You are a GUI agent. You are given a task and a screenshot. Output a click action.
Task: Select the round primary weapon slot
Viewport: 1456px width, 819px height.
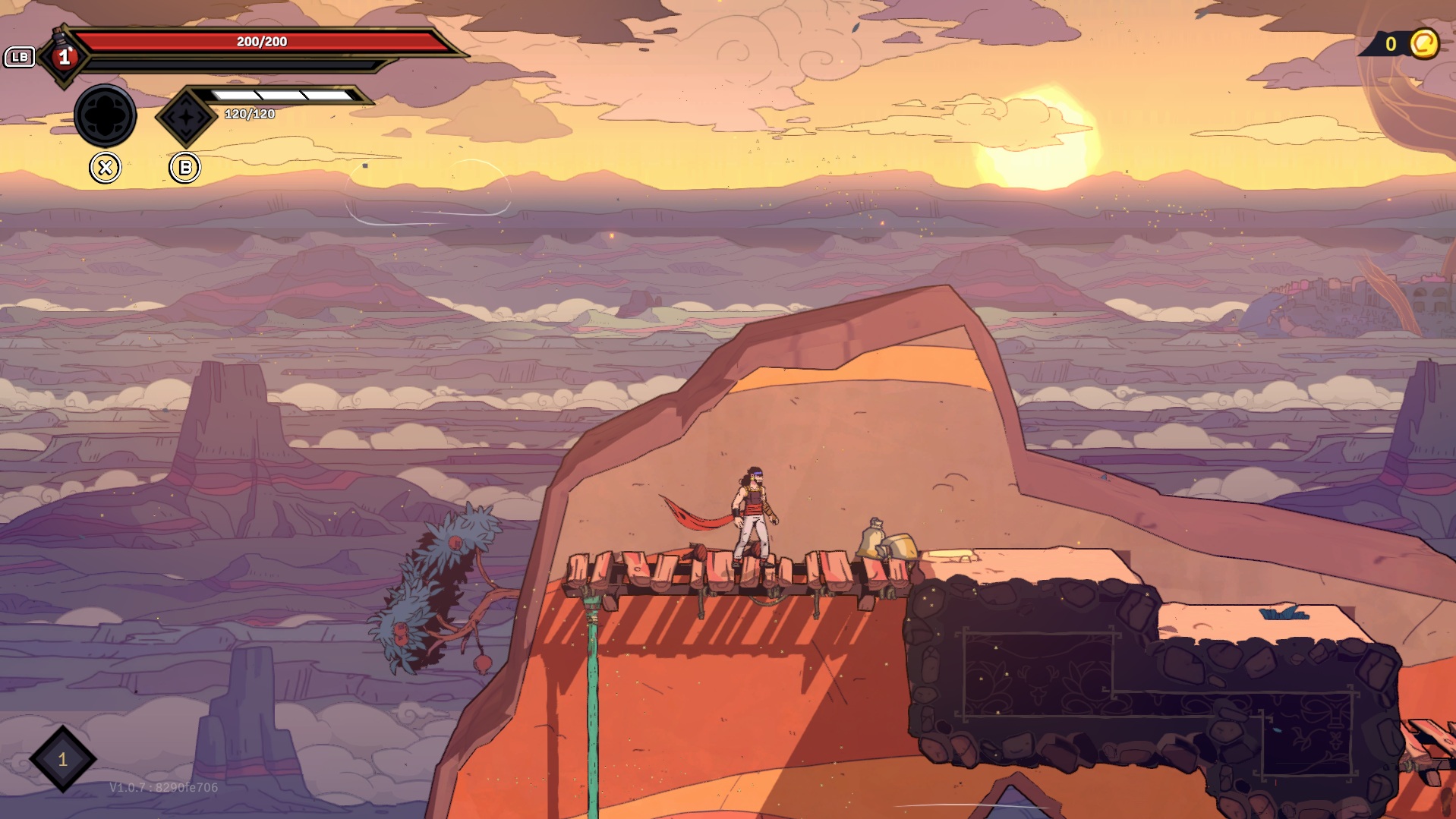click(x=106, y=115)
